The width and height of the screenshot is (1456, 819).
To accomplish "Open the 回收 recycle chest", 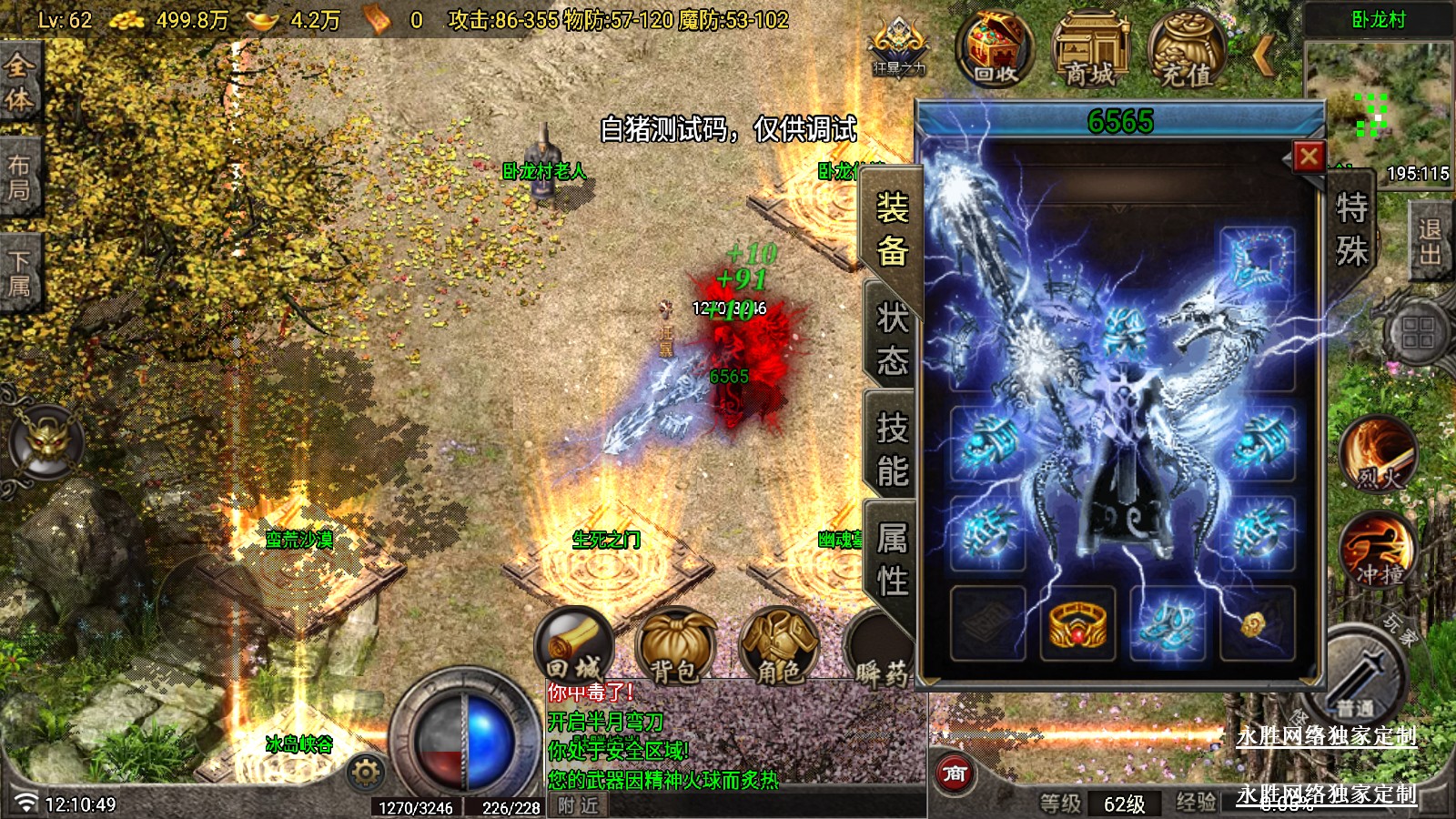I will [x=995, y=49].
